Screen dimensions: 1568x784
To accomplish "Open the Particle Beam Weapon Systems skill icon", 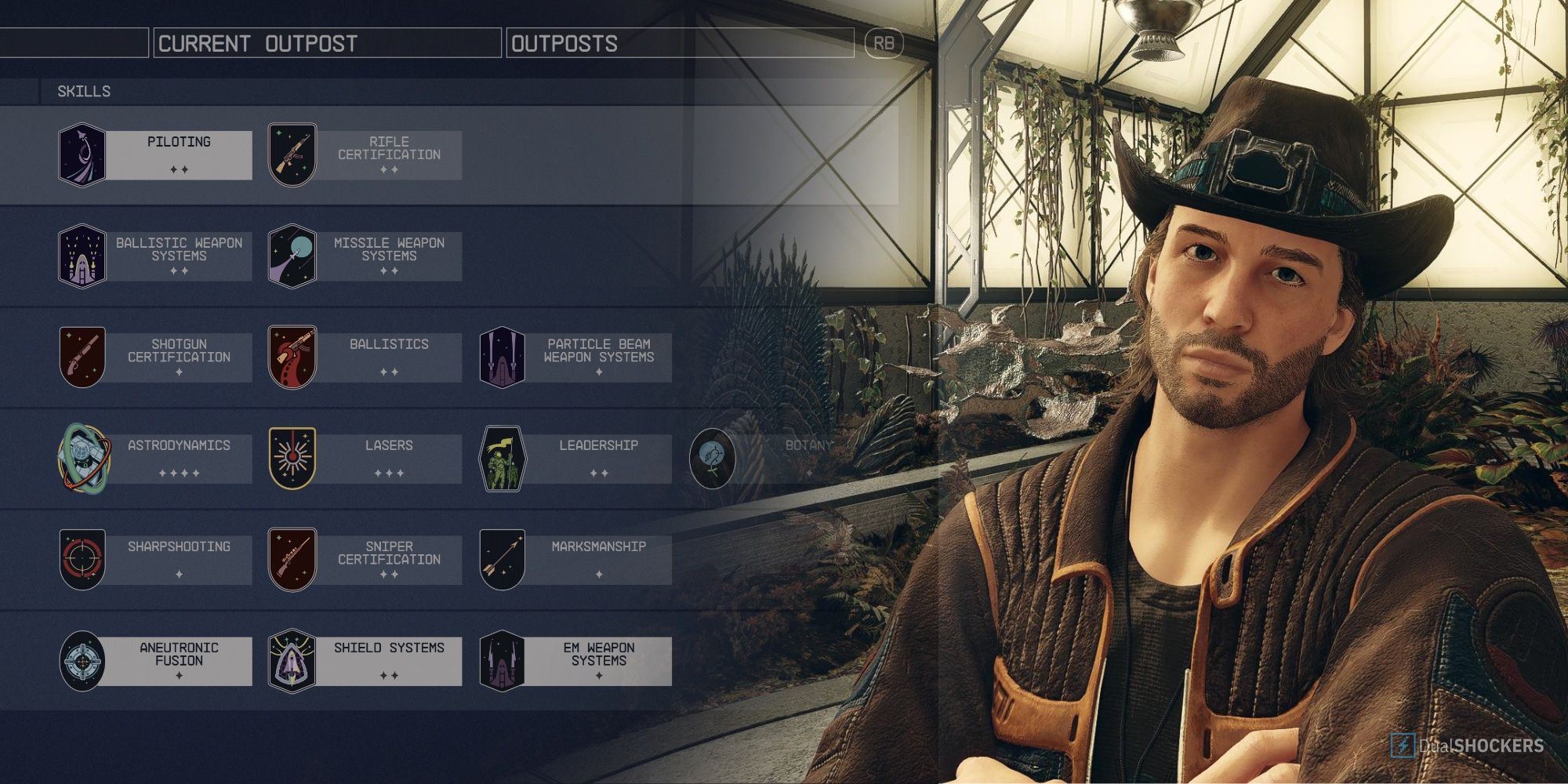I will click(x=502, y=355).
